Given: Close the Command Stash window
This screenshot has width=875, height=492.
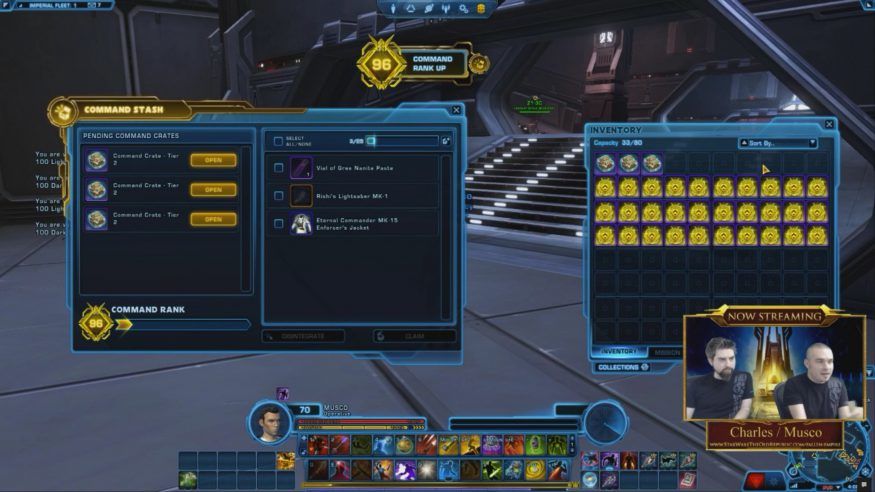Looking at the screenshot, I should (x=456, y=110).
